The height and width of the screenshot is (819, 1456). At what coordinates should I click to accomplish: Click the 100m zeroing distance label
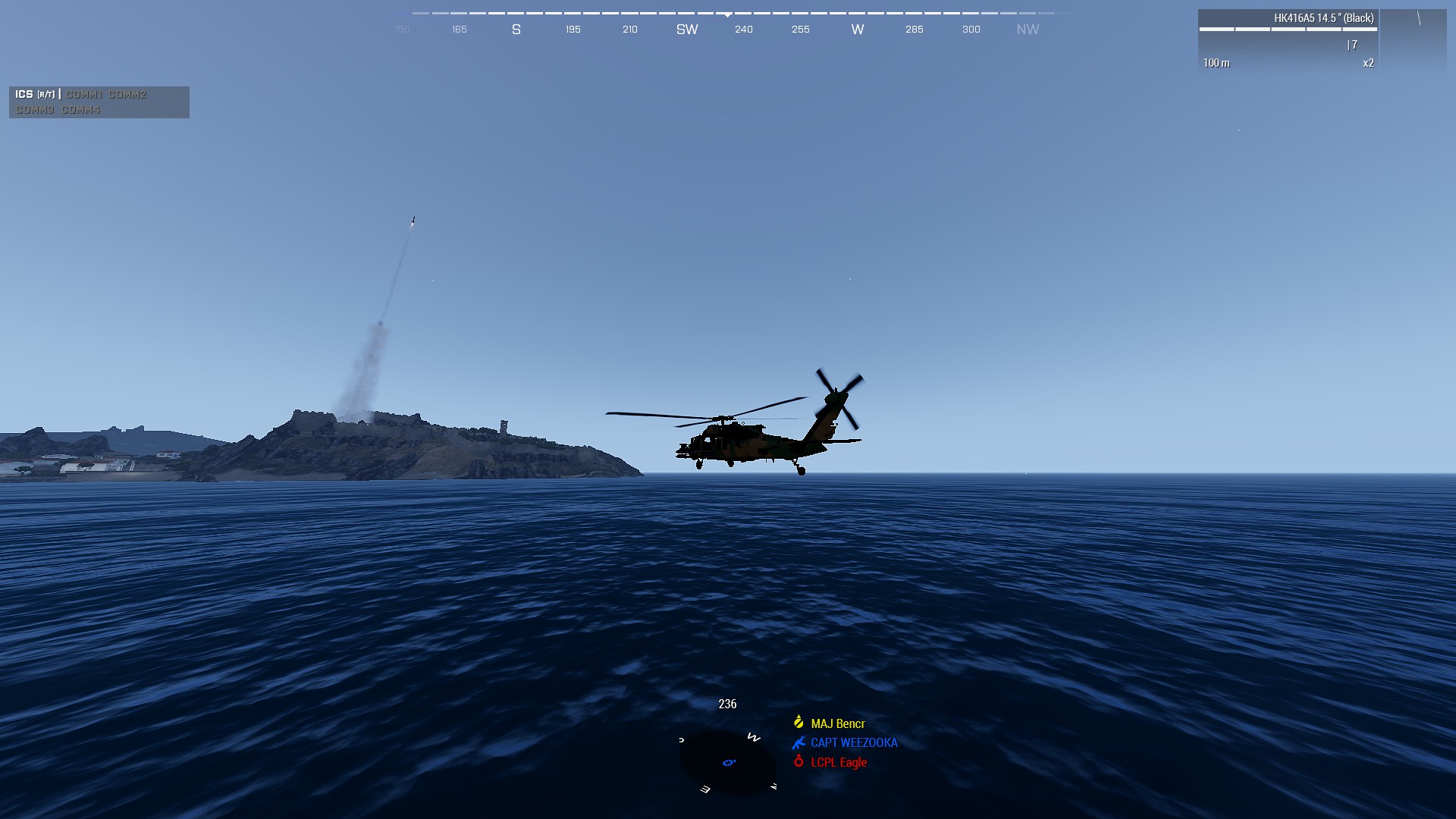pyautogui.click(x=1217, y=64)
